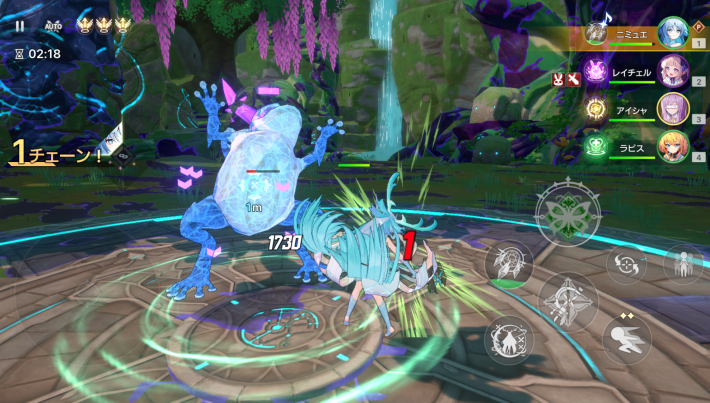710x403 pixels.
Task: Activate アイシャ's golden skill icon
Action: click(597, 109)
